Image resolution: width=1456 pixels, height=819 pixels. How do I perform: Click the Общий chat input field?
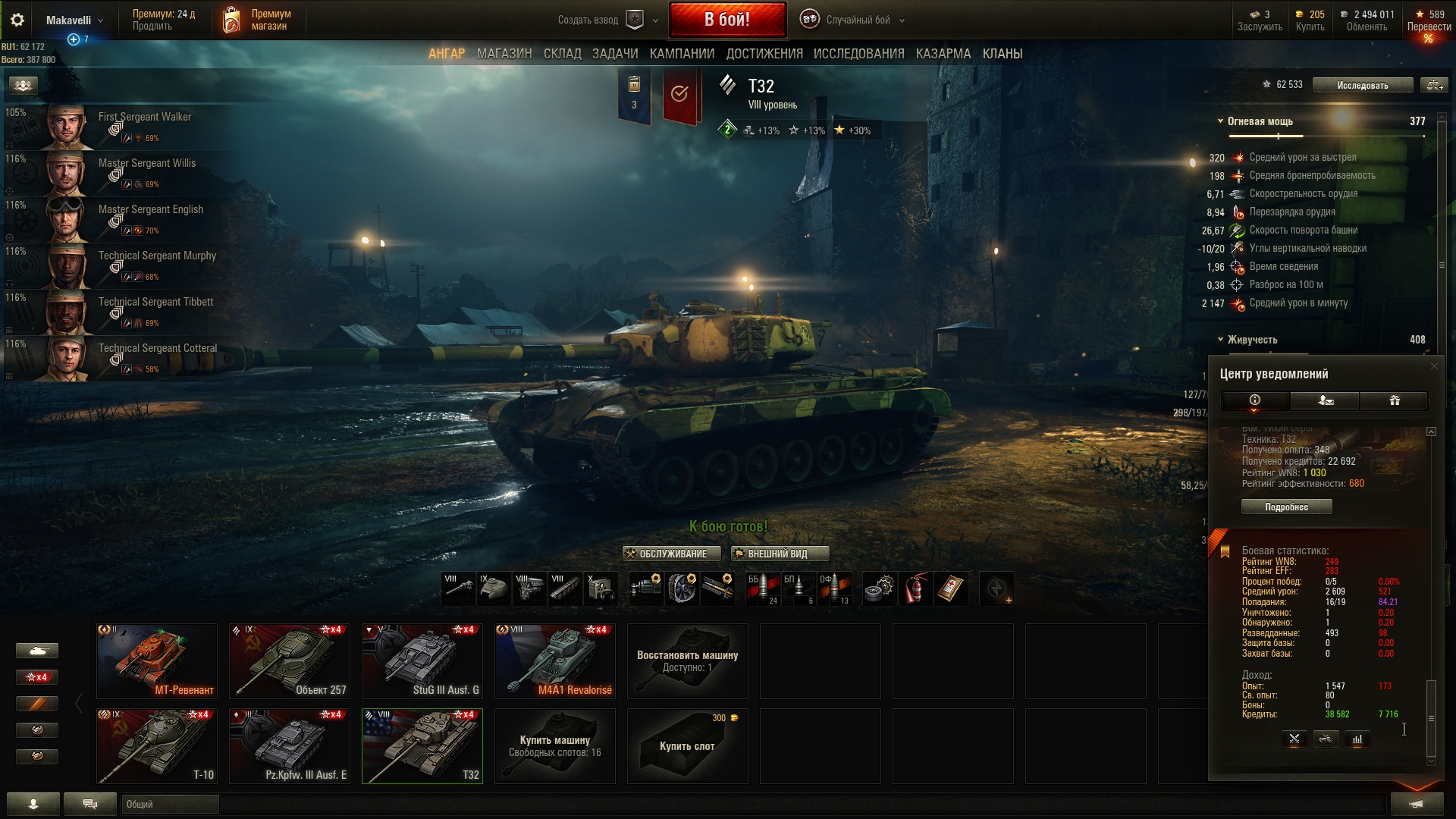pyautogui.click(x=170, y=804)
